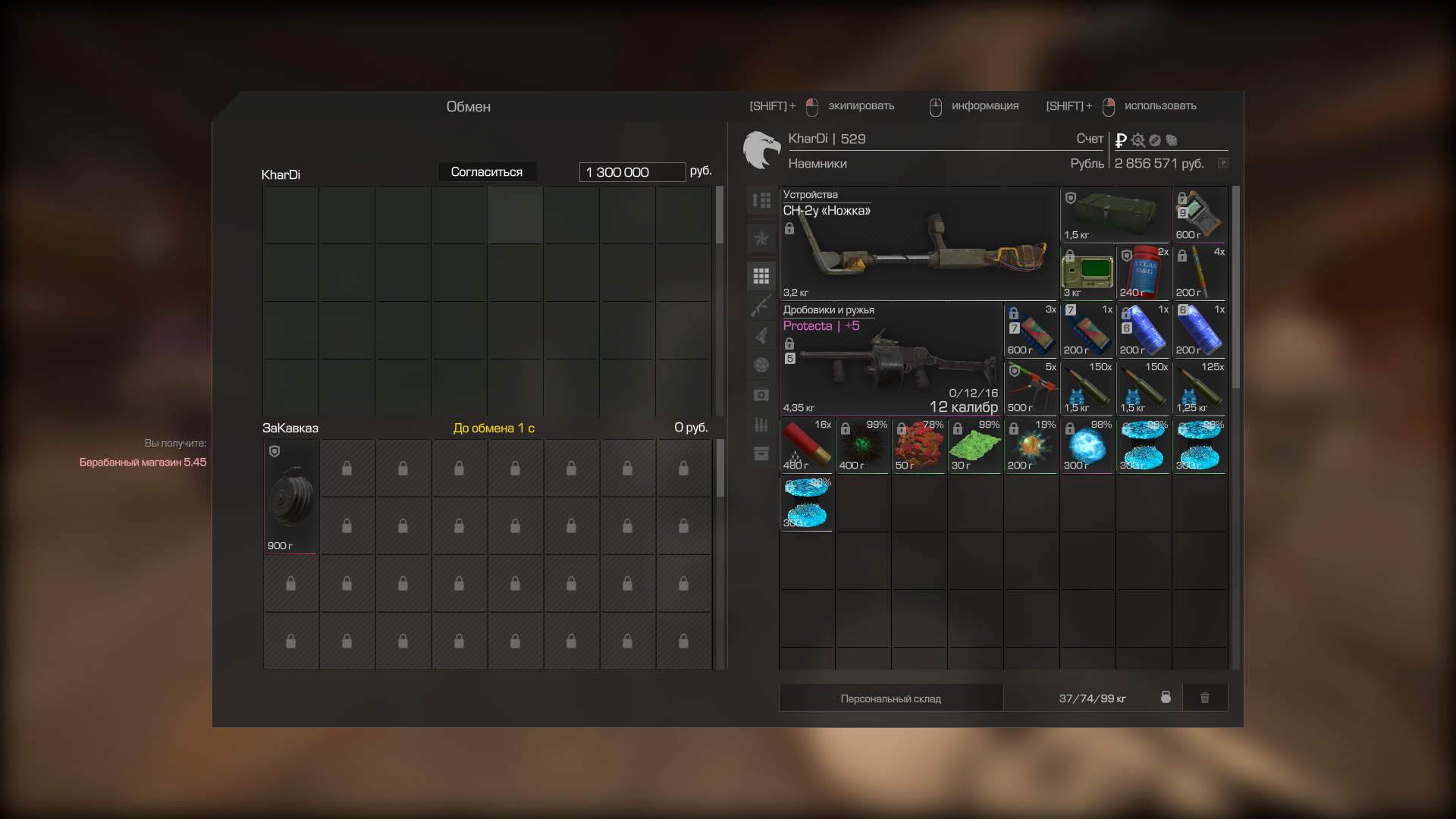Click the Согласиться agree button
The height and width of the screenshot is (819, 1456).
pos(487,172)
